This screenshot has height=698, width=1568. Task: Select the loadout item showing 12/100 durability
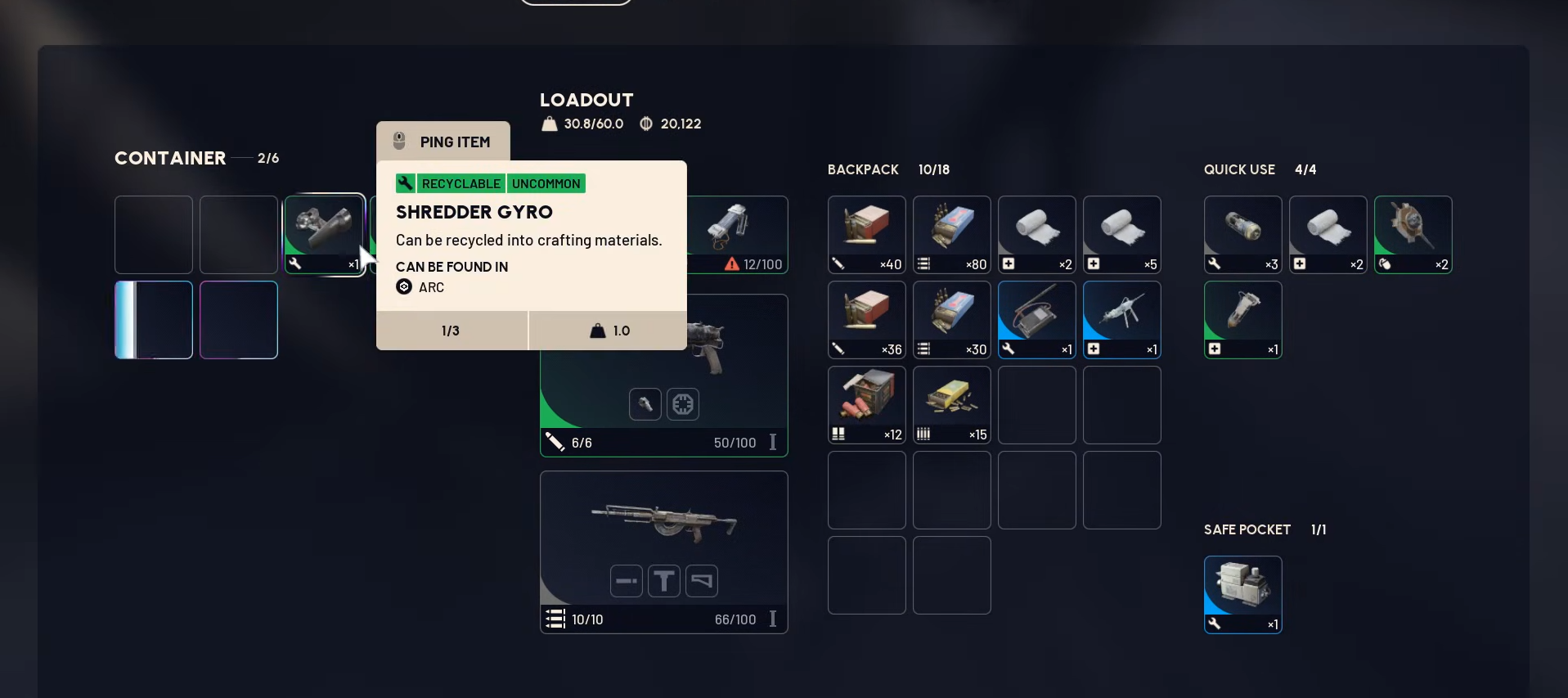coord(738,233)
